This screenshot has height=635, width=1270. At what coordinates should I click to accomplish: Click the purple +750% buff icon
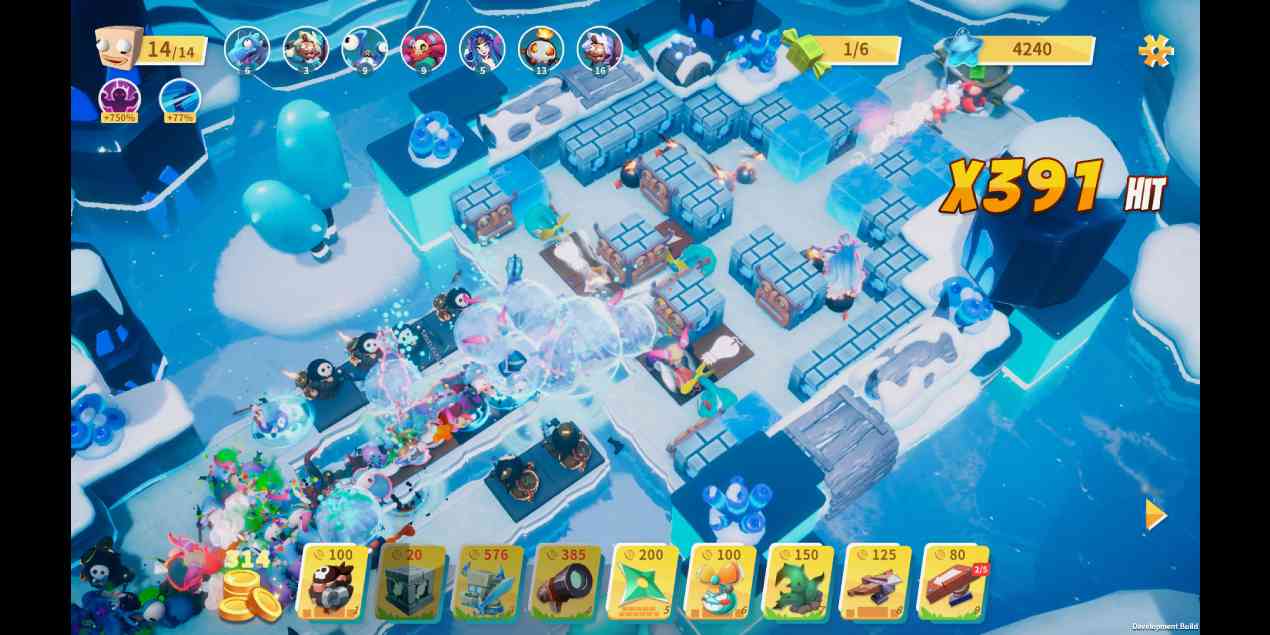120,99
